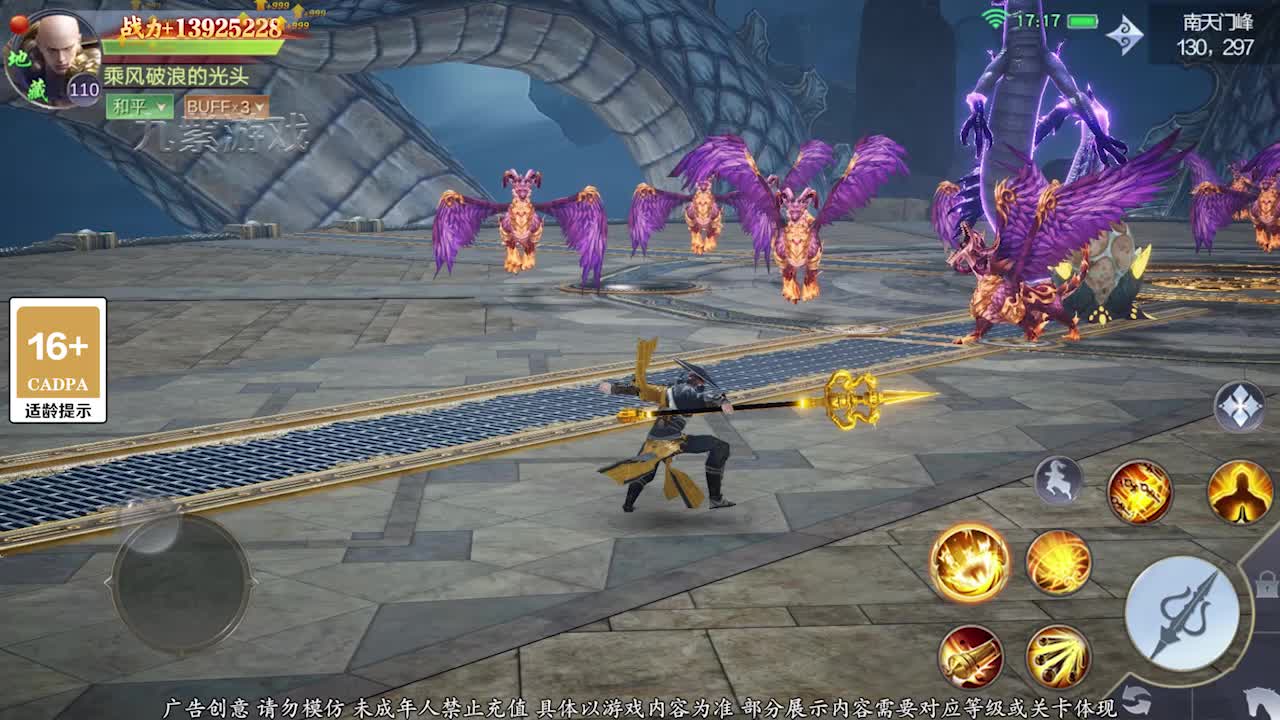Viewport: 1280px width, 720px height.
Task: Cast the meditating golden figure skill
Action: click(x=1239, y=492)
